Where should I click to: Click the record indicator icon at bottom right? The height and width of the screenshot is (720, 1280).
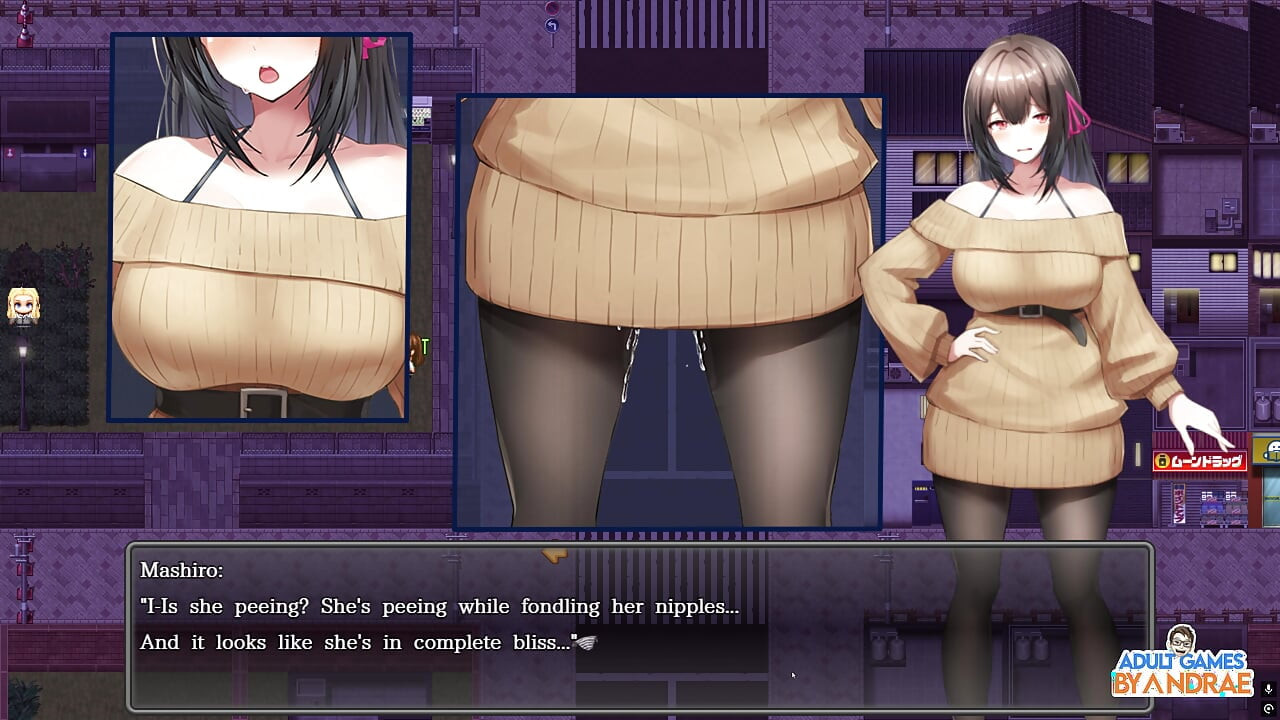pos(1268,708)
